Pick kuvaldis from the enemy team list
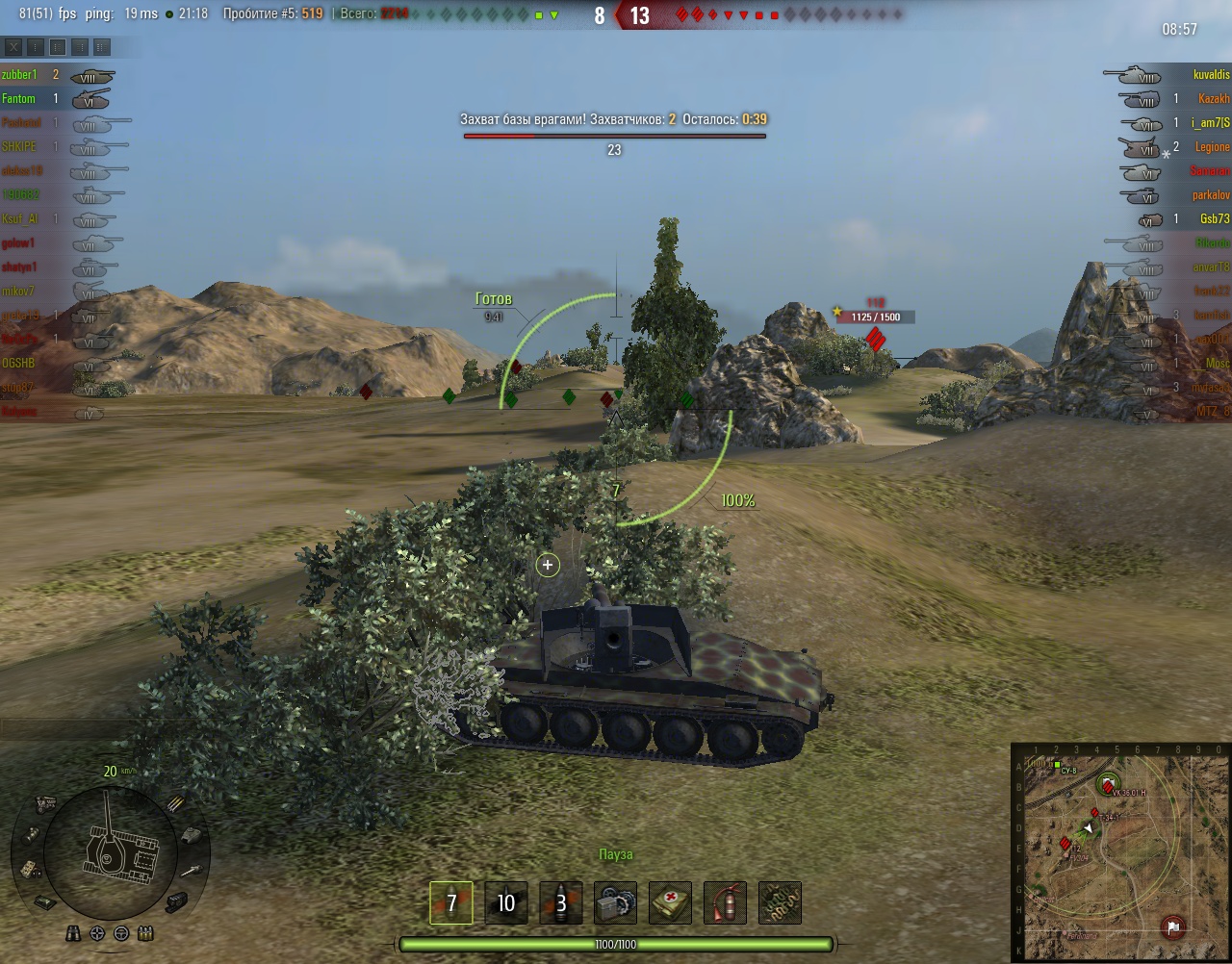The image size is (1232, 964). pos(1211,75)
